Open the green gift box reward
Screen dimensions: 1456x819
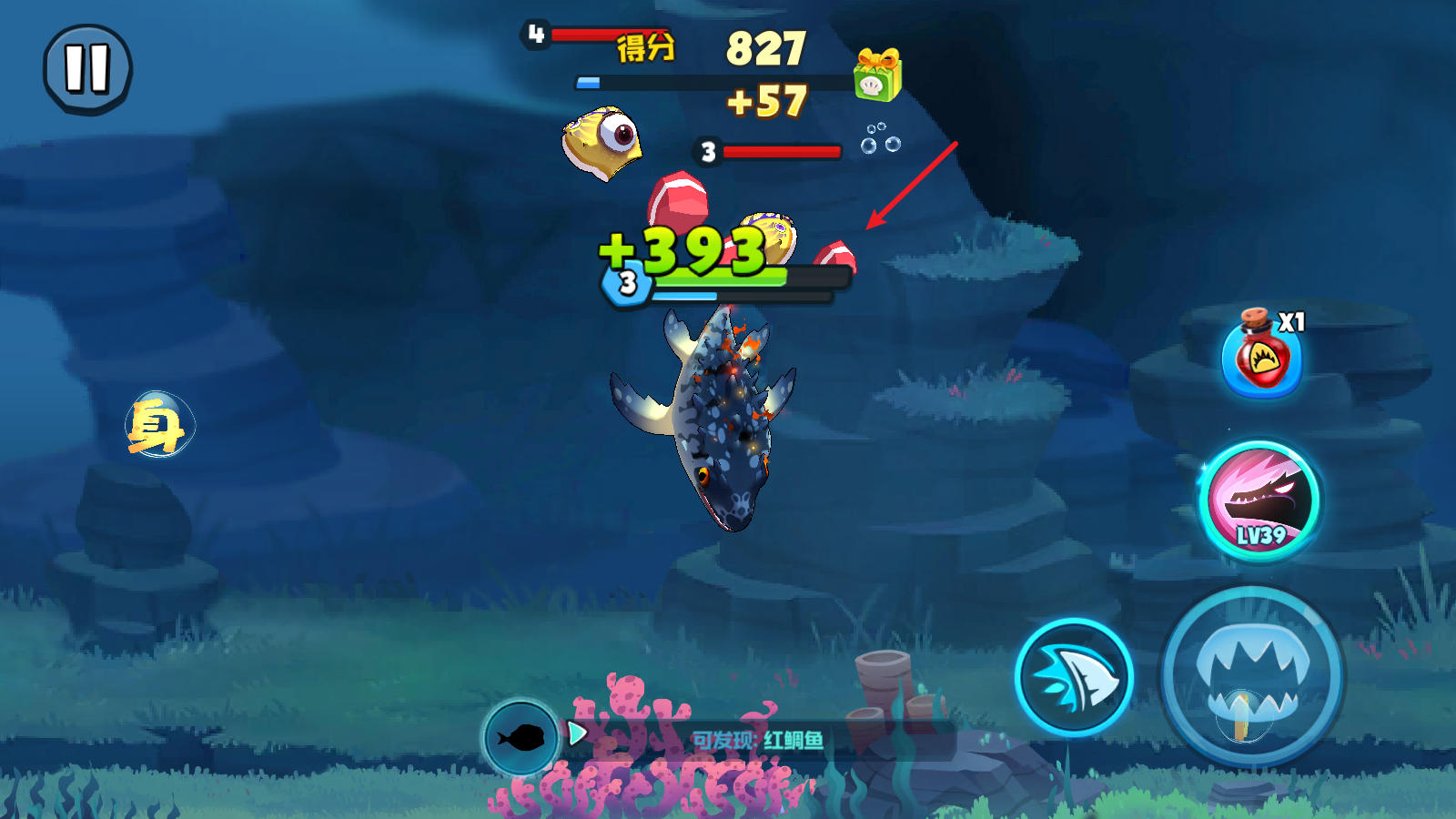[876, 75]
